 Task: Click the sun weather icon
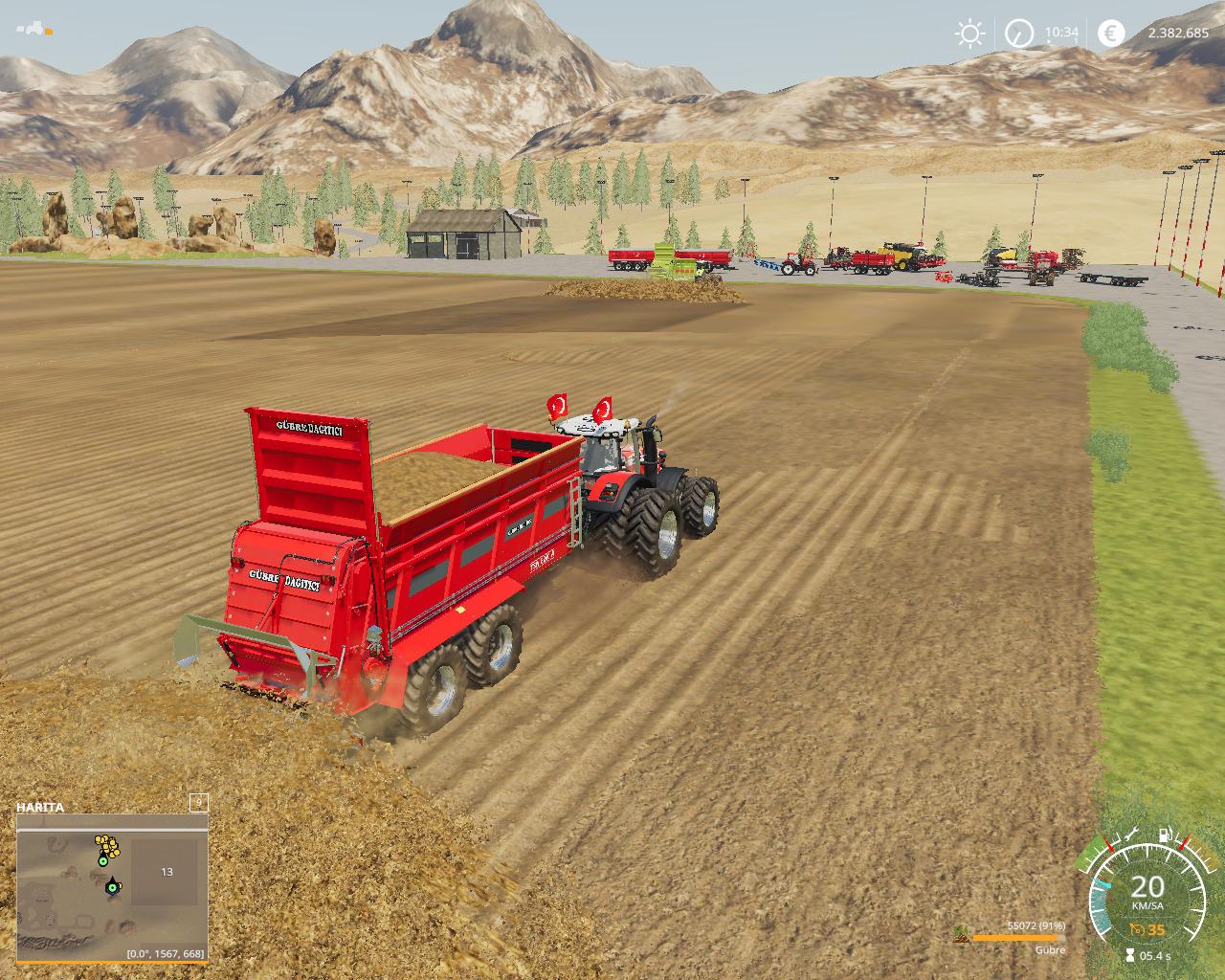pyautogui.click(x=969, y=34)
